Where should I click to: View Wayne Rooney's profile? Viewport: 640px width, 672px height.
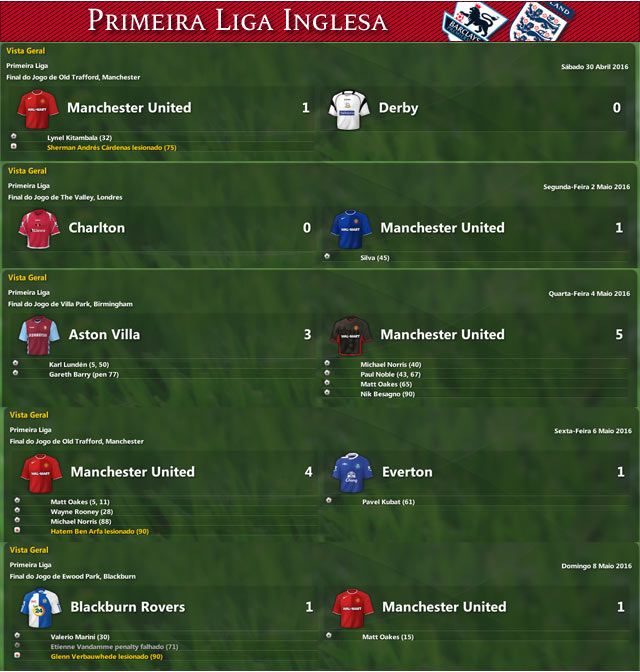pyautogui.click(x=85, y=511)
